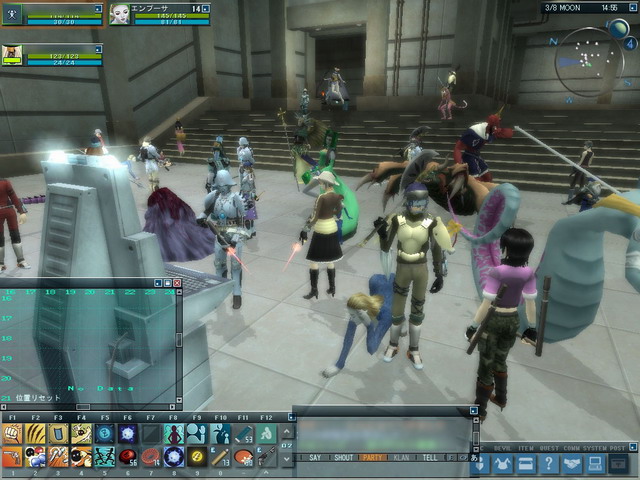Select the エンプーサ party member panel

(x=160, y=13)
